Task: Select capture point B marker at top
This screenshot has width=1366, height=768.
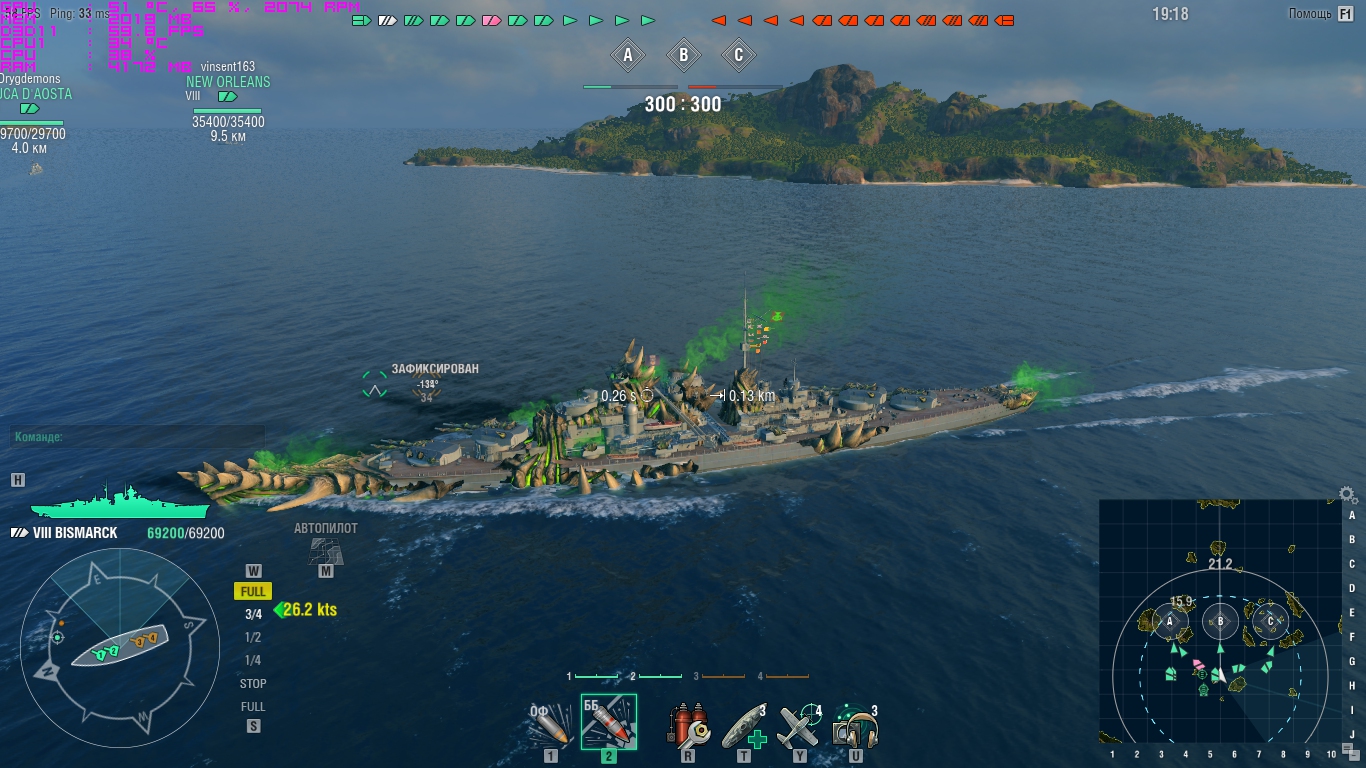Action: [x=684, y=55]
